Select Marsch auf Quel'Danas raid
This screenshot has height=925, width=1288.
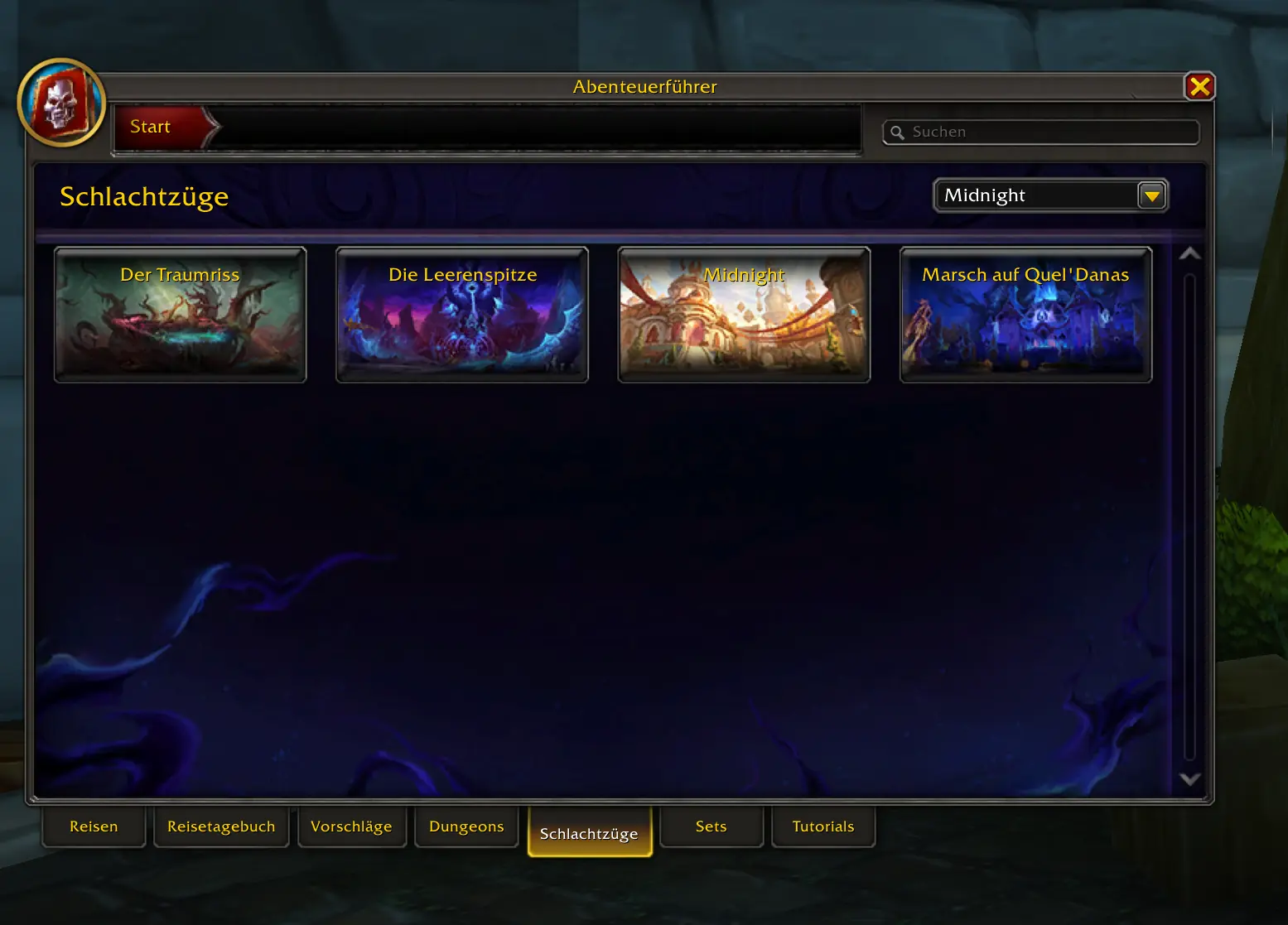[1025, 315]
